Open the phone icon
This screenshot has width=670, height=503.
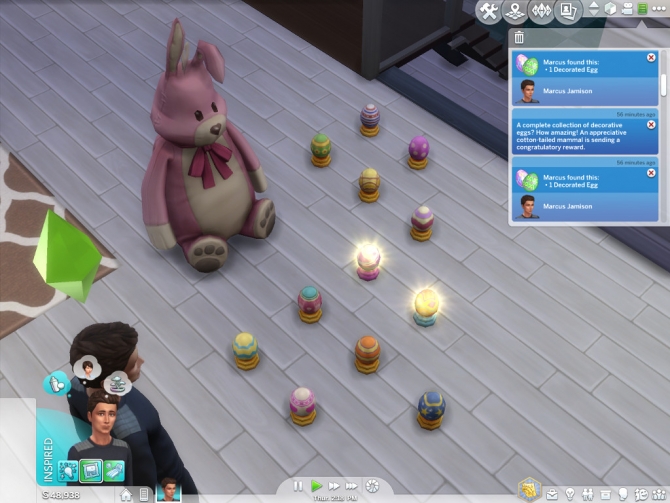[145, 494]
